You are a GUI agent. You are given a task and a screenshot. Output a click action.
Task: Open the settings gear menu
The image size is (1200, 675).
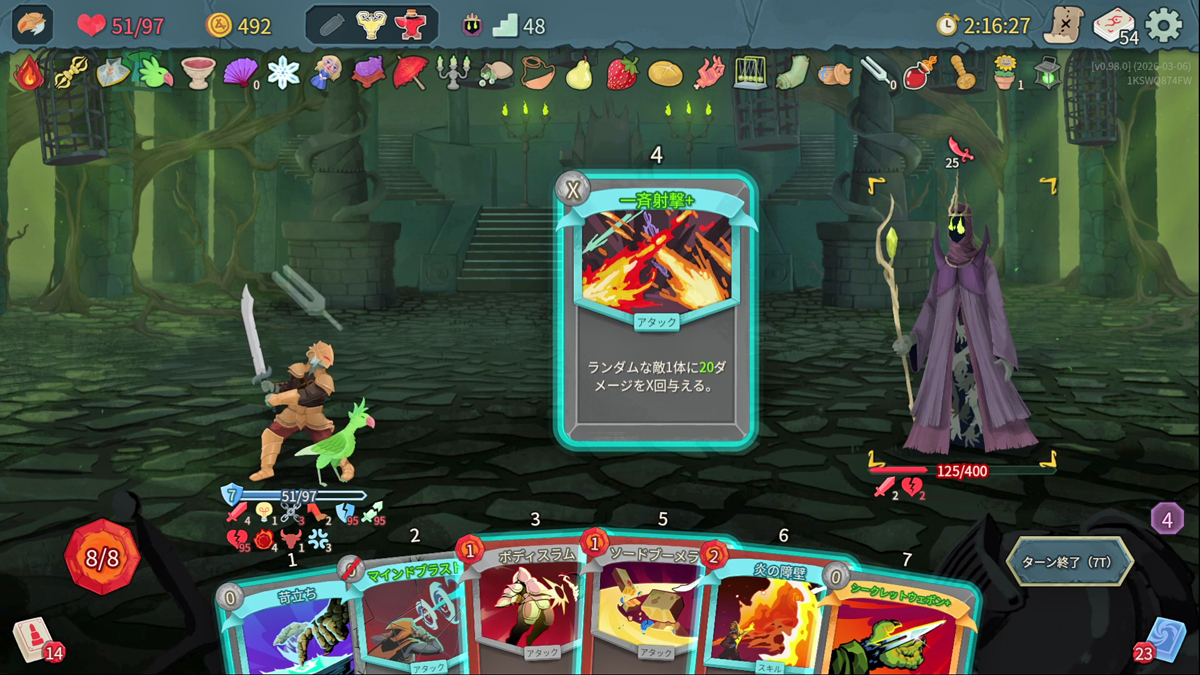(1163, 26)
